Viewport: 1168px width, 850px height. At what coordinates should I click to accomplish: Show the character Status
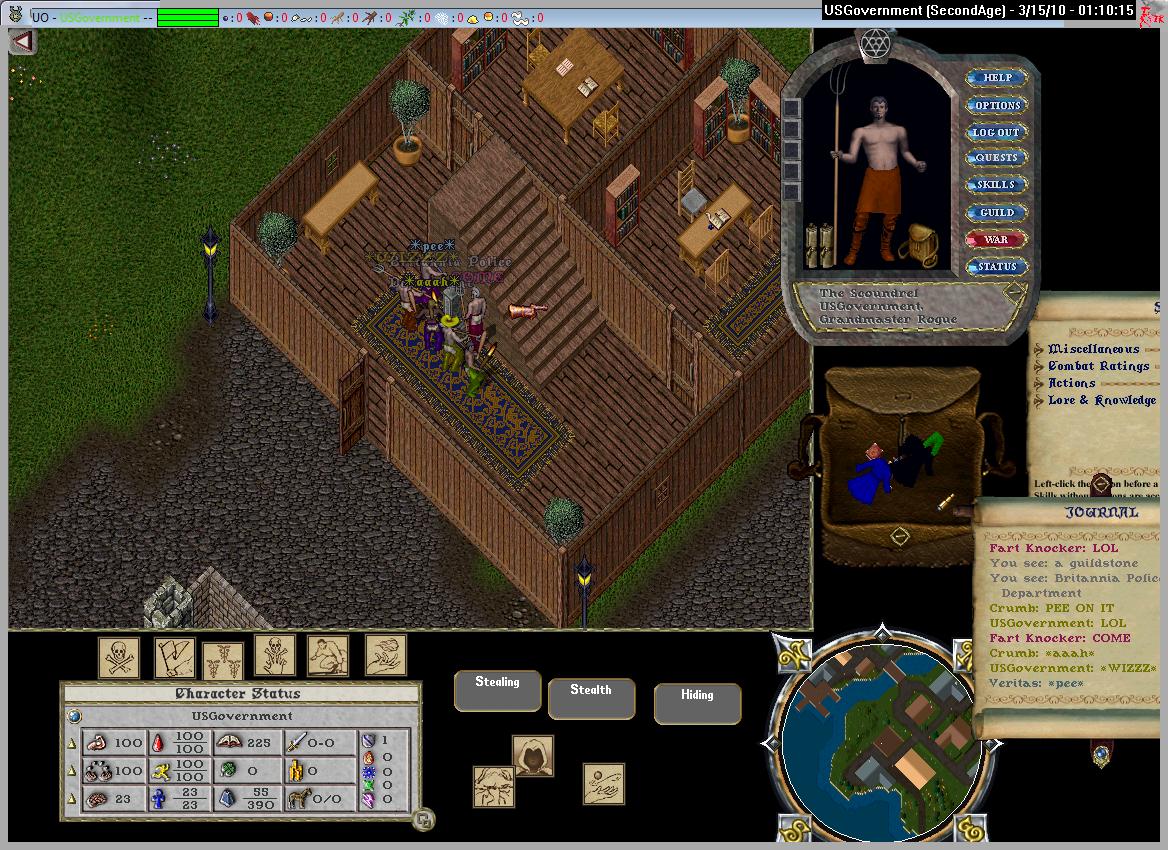997,267
